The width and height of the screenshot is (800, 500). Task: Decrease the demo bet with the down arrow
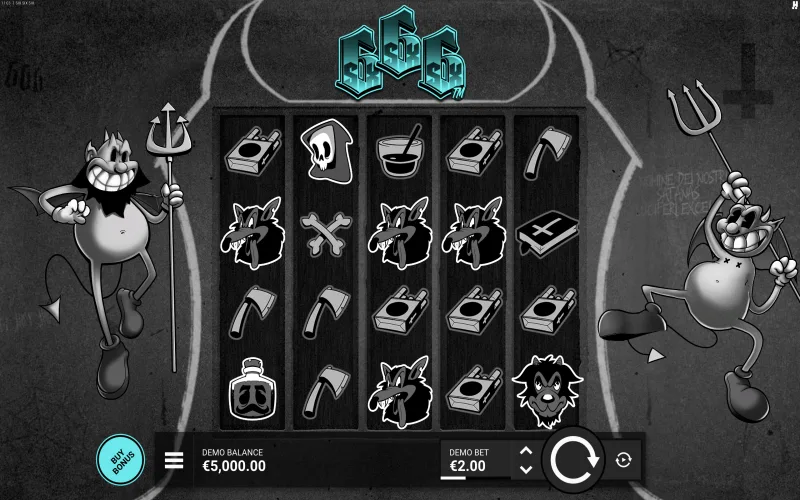pyautogui.click(x=526, y=468)
